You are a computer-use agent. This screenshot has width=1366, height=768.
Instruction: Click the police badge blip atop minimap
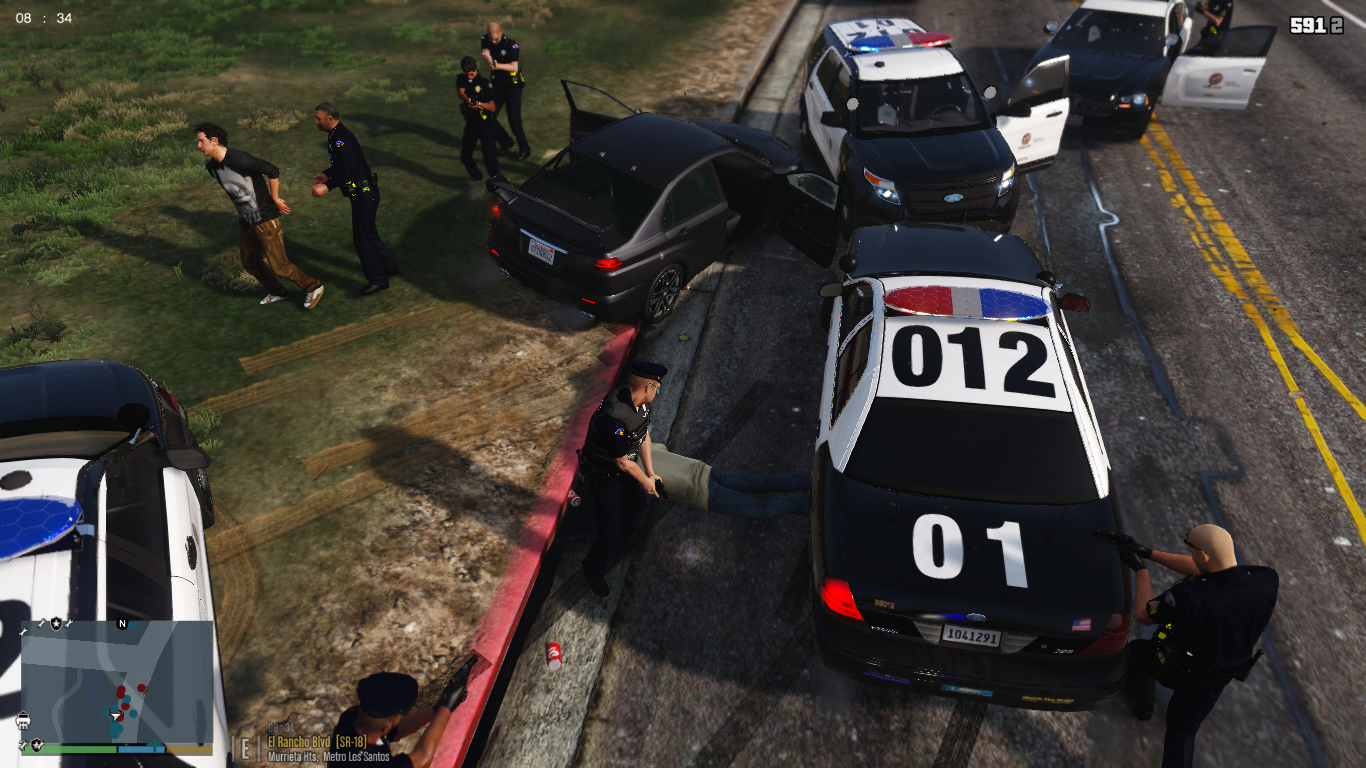pyautogui.click(x=57, y=623)
